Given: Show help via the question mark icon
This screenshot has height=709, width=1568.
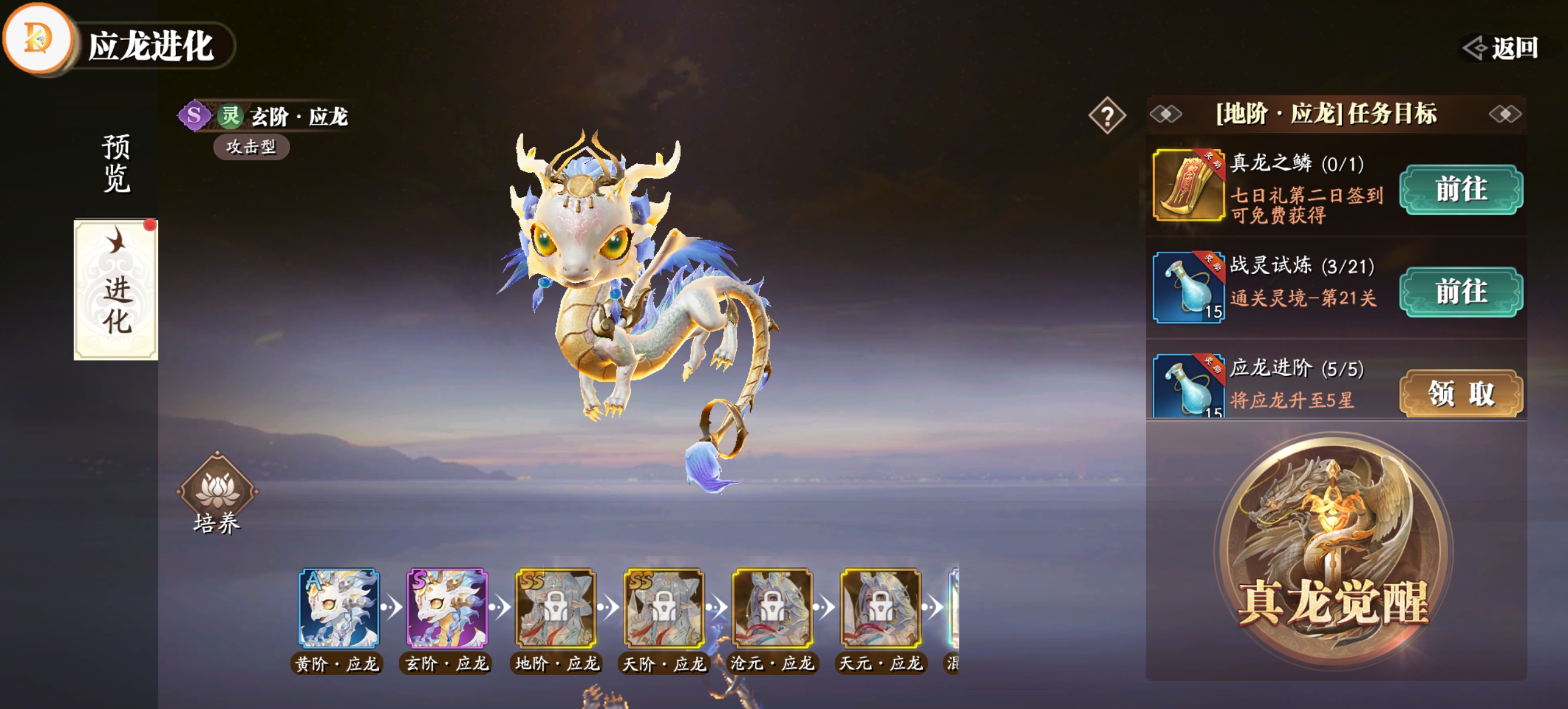Looking at the screenshot, I should tap(1107, 115).
